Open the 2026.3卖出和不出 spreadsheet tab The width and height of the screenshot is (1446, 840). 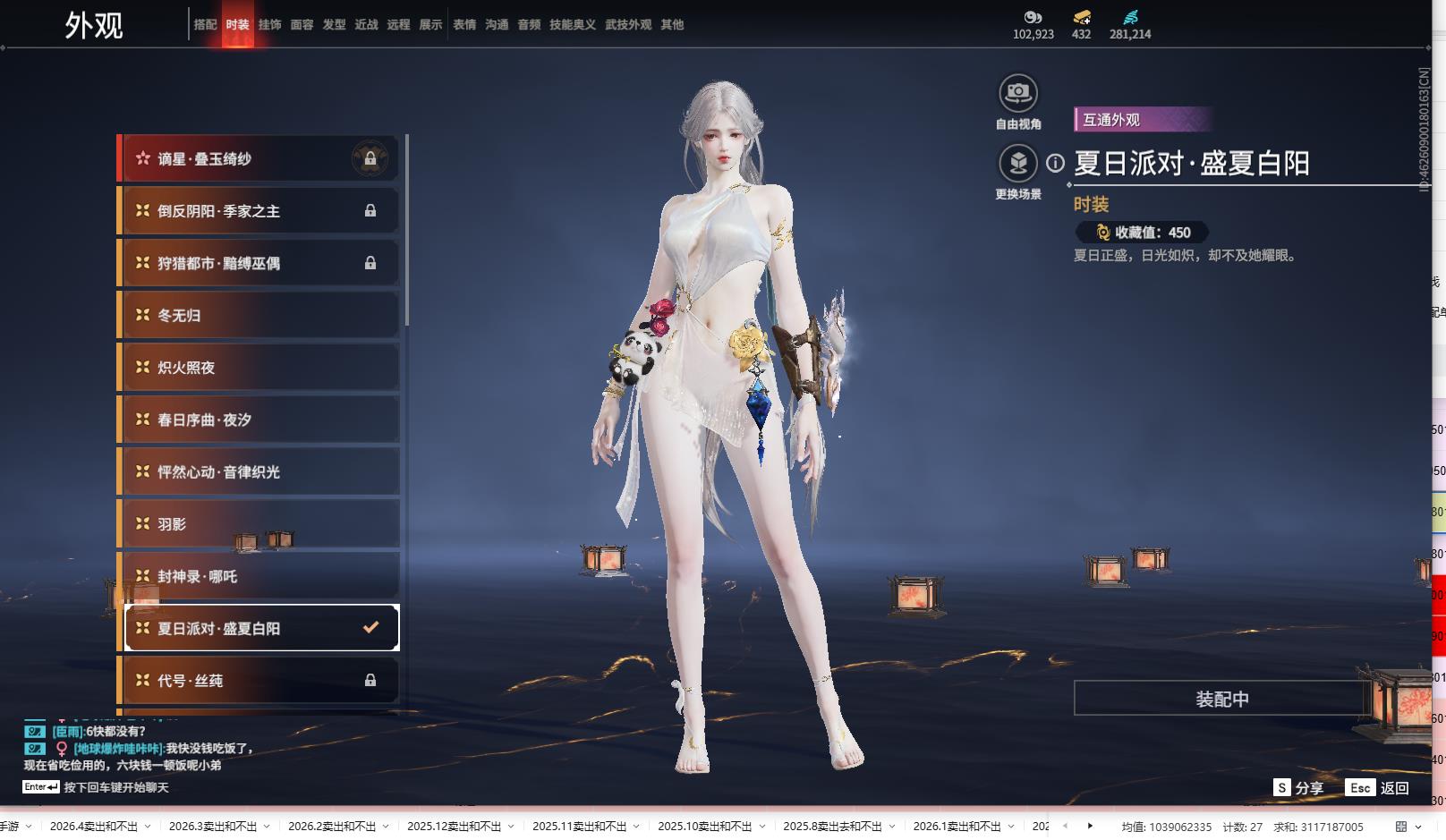tap(212, 827)
